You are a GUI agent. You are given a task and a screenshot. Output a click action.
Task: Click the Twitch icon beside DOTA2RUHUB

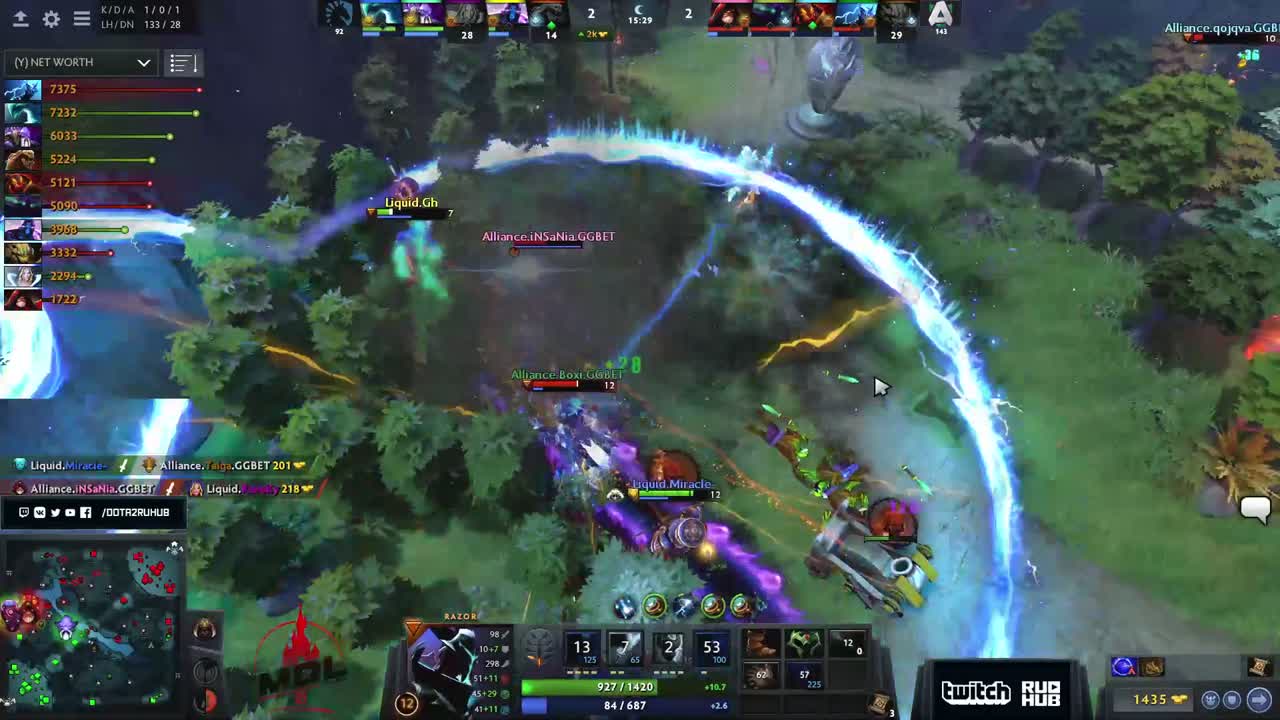click(24, 513)
